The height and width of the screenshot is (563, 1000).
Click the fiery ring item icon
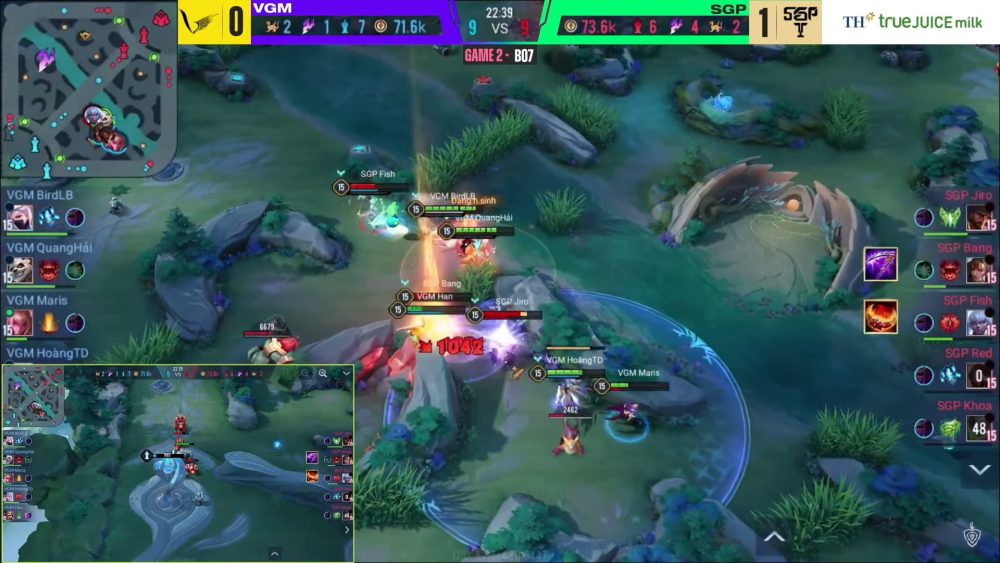881,317
